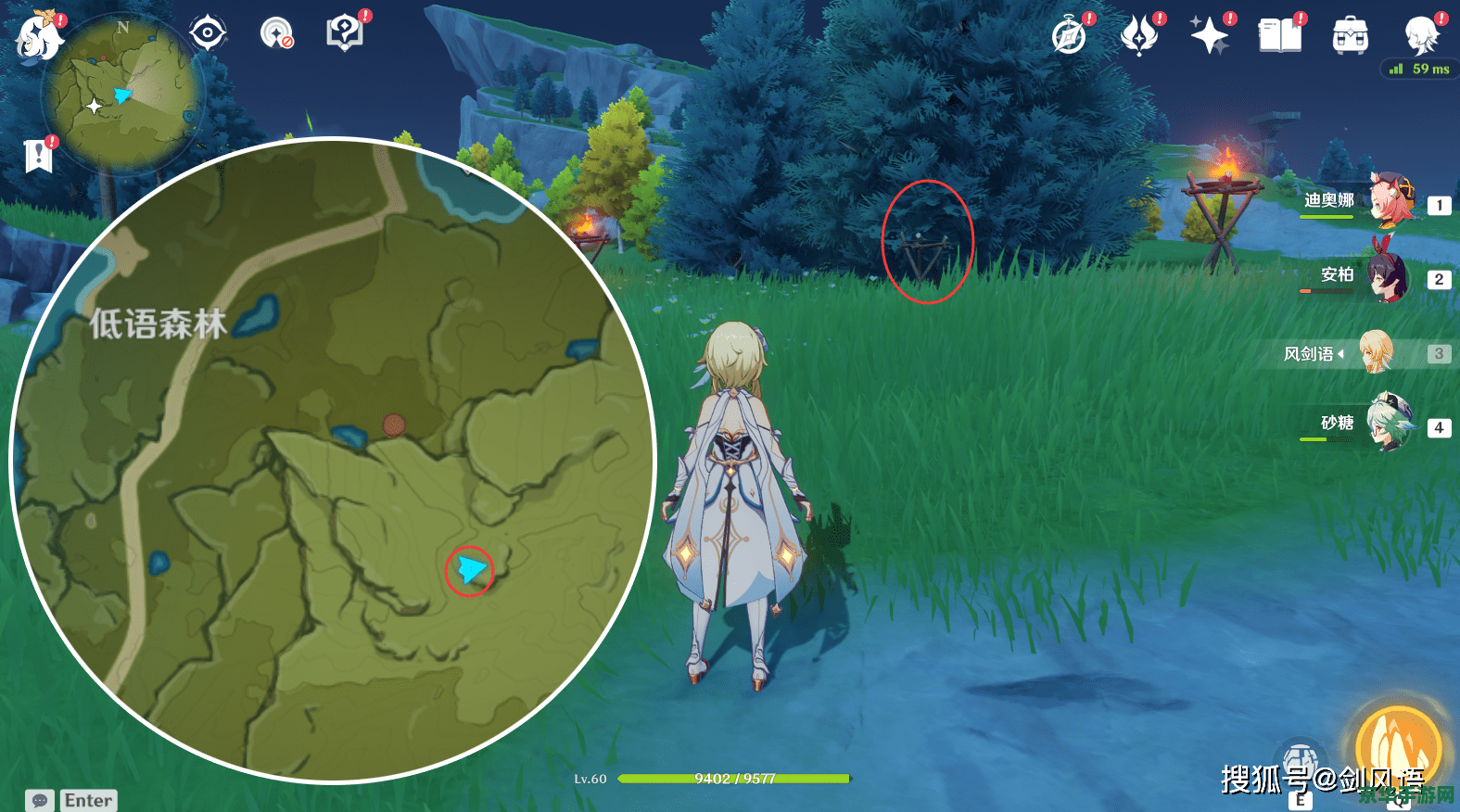Open the chat speech-bubble button
Viewport: 1460px width, 812px height.
(x=40, y=800)
